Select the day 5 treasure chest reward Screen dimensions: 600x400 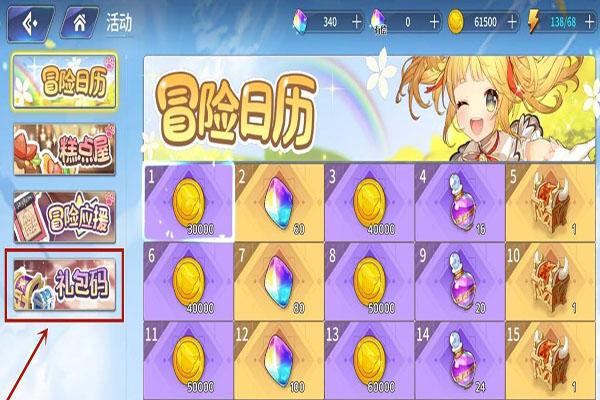[x=550, y=200]
